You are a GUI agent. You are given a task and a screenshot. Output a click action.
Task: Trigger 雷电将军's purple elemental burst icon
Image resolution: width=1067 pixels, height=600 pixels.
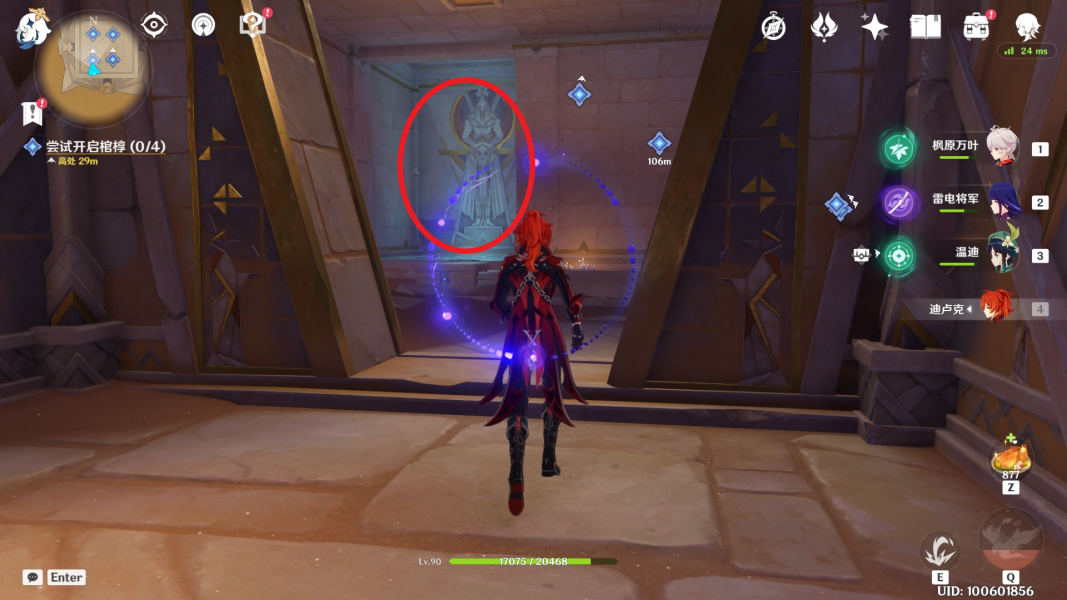click(898, 202)
